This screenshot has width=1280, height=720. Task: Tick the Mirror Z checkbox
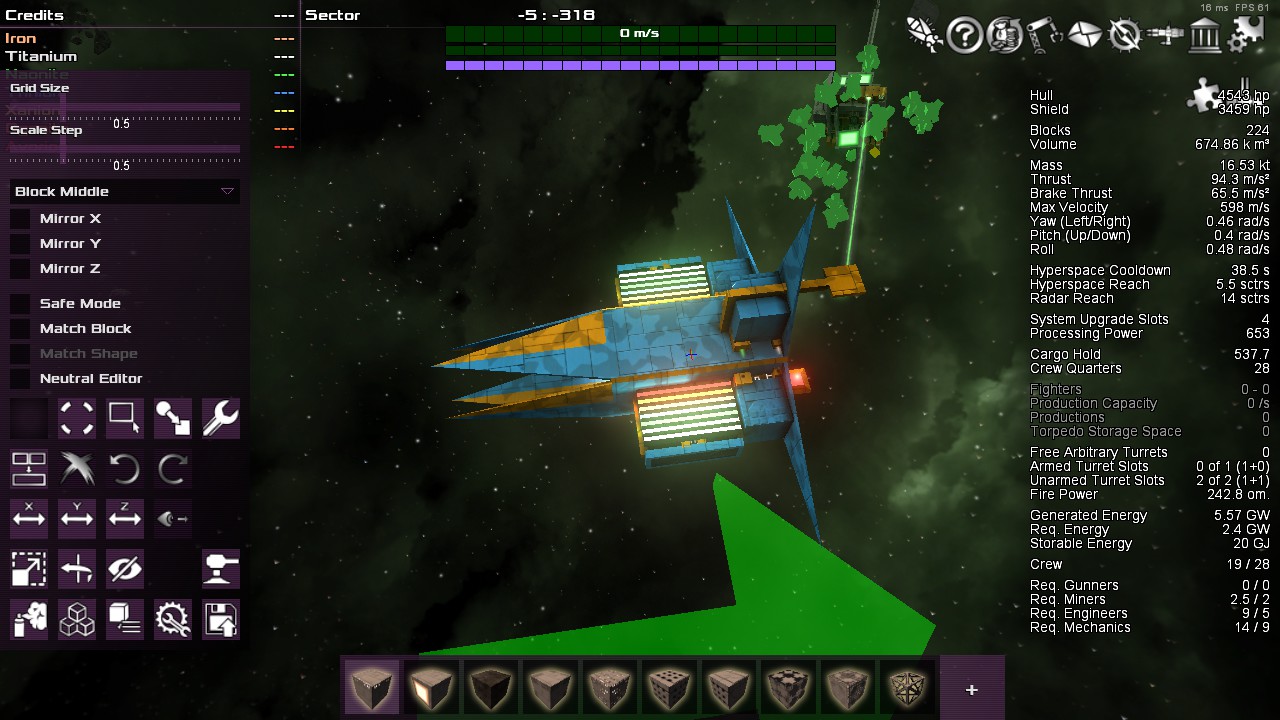[x=20, y=268]
